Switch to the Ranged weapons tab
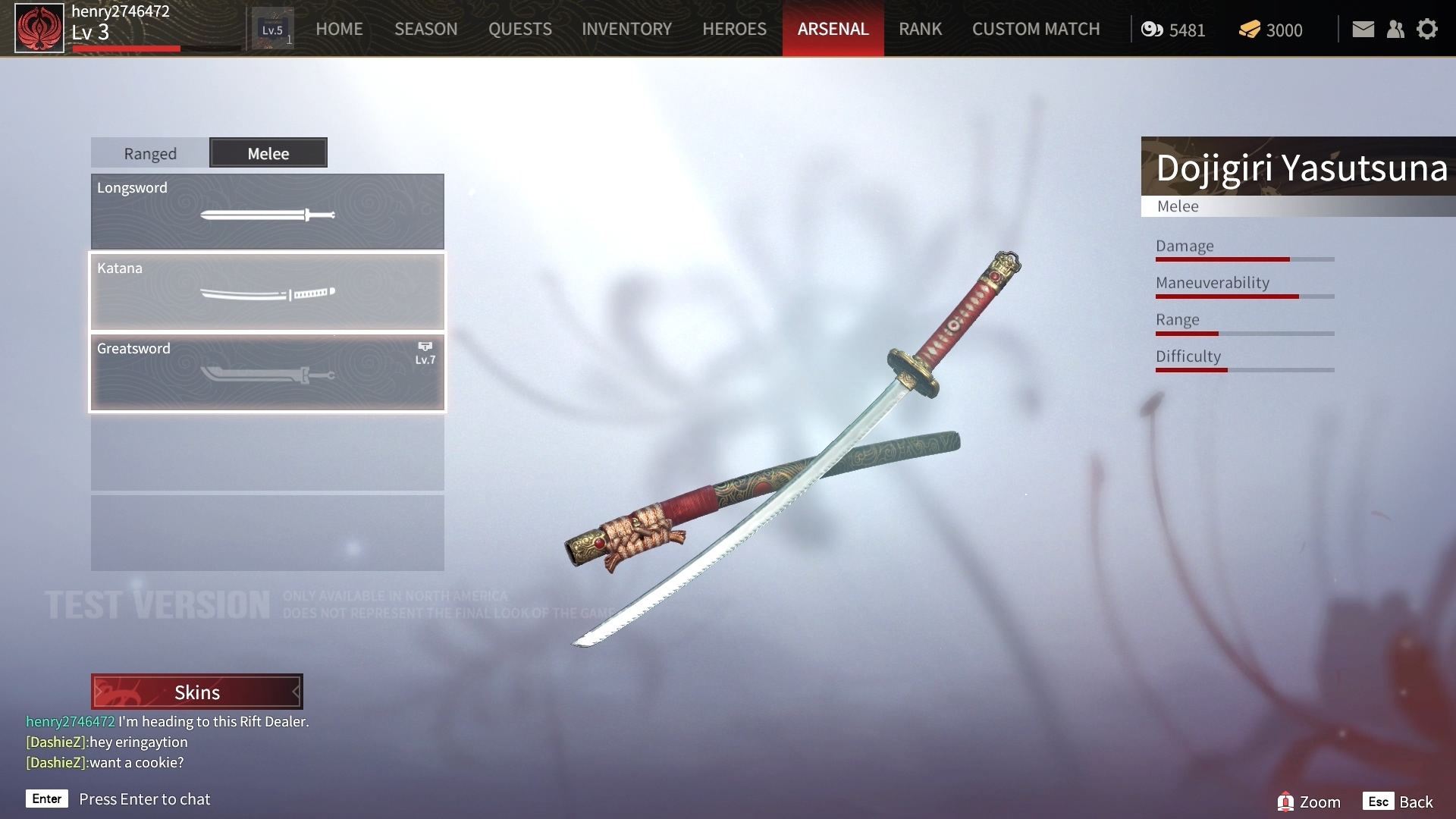The image size is (1456, 819). [x=150, y=153]
